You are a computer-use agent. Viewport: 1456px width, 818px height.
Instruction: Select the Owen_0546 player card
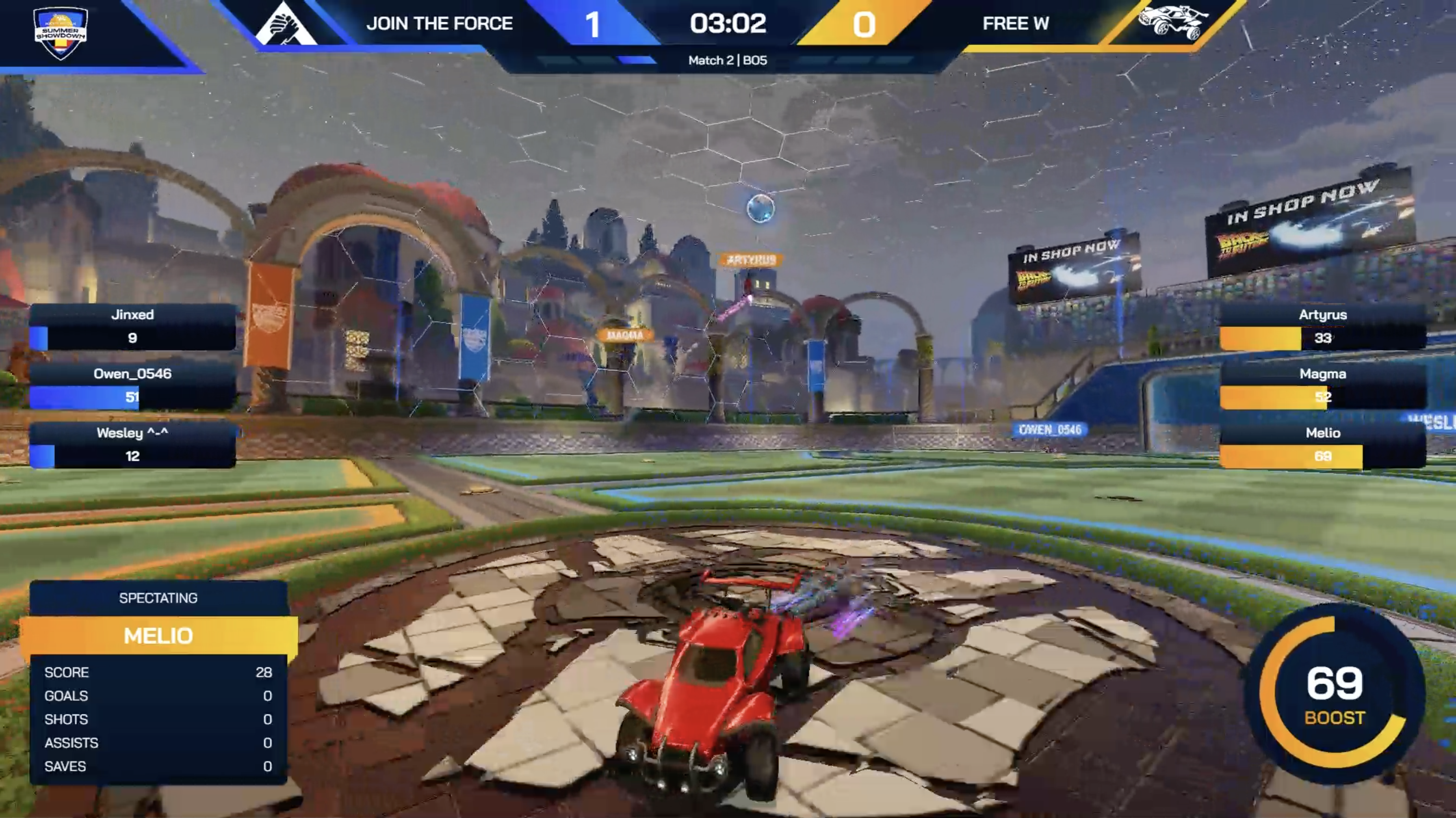pos(132,386)
